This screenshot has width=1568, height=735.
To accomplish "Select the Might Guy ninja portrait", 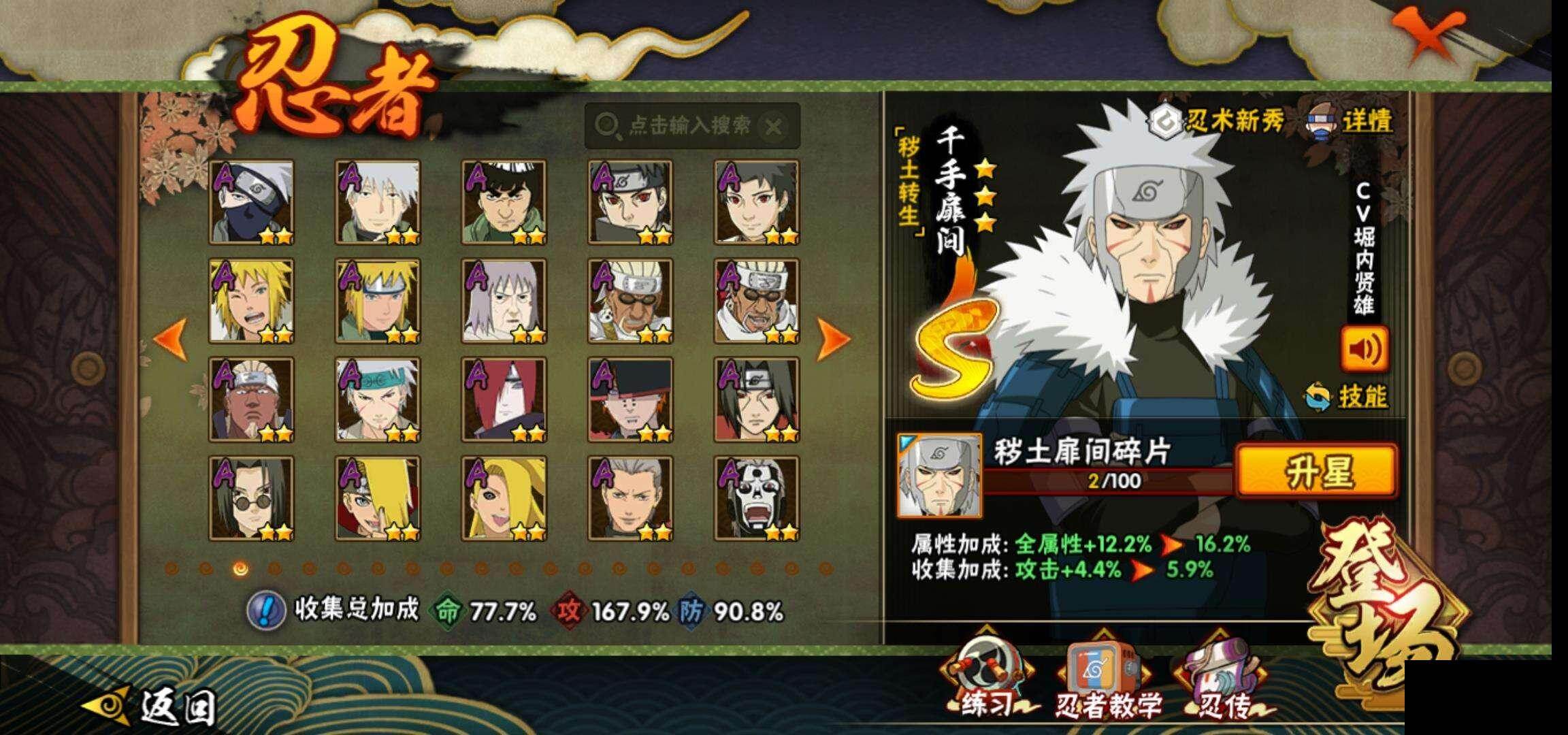I will coord(504,202).
